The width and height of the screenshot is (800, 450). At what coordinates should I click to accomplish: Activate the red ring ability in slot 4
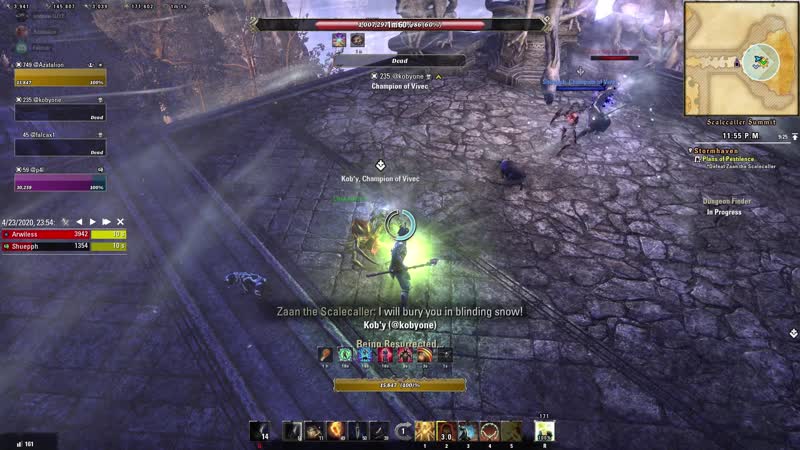coord(489,431)
